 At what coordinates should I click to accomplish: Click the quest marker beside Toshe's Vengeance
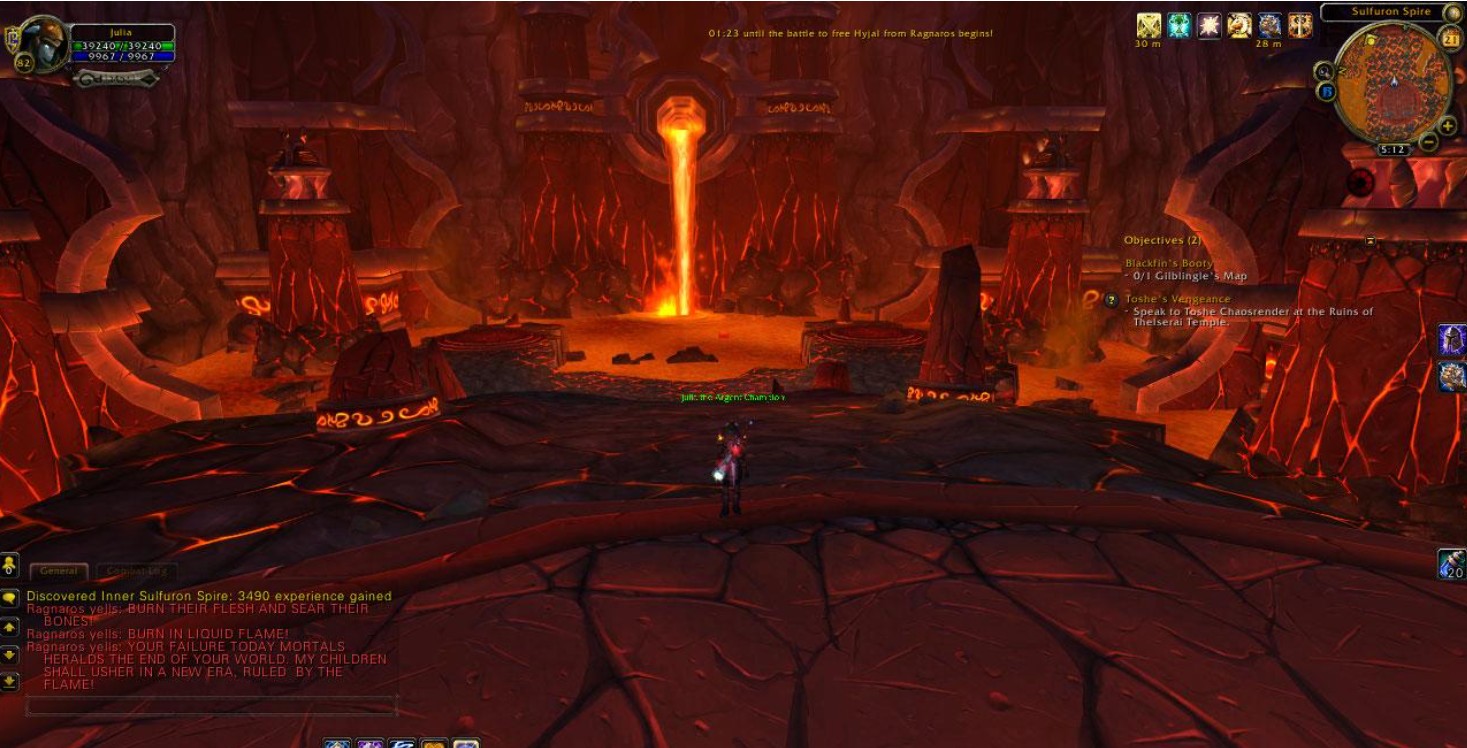click(x=1110, y=299)
